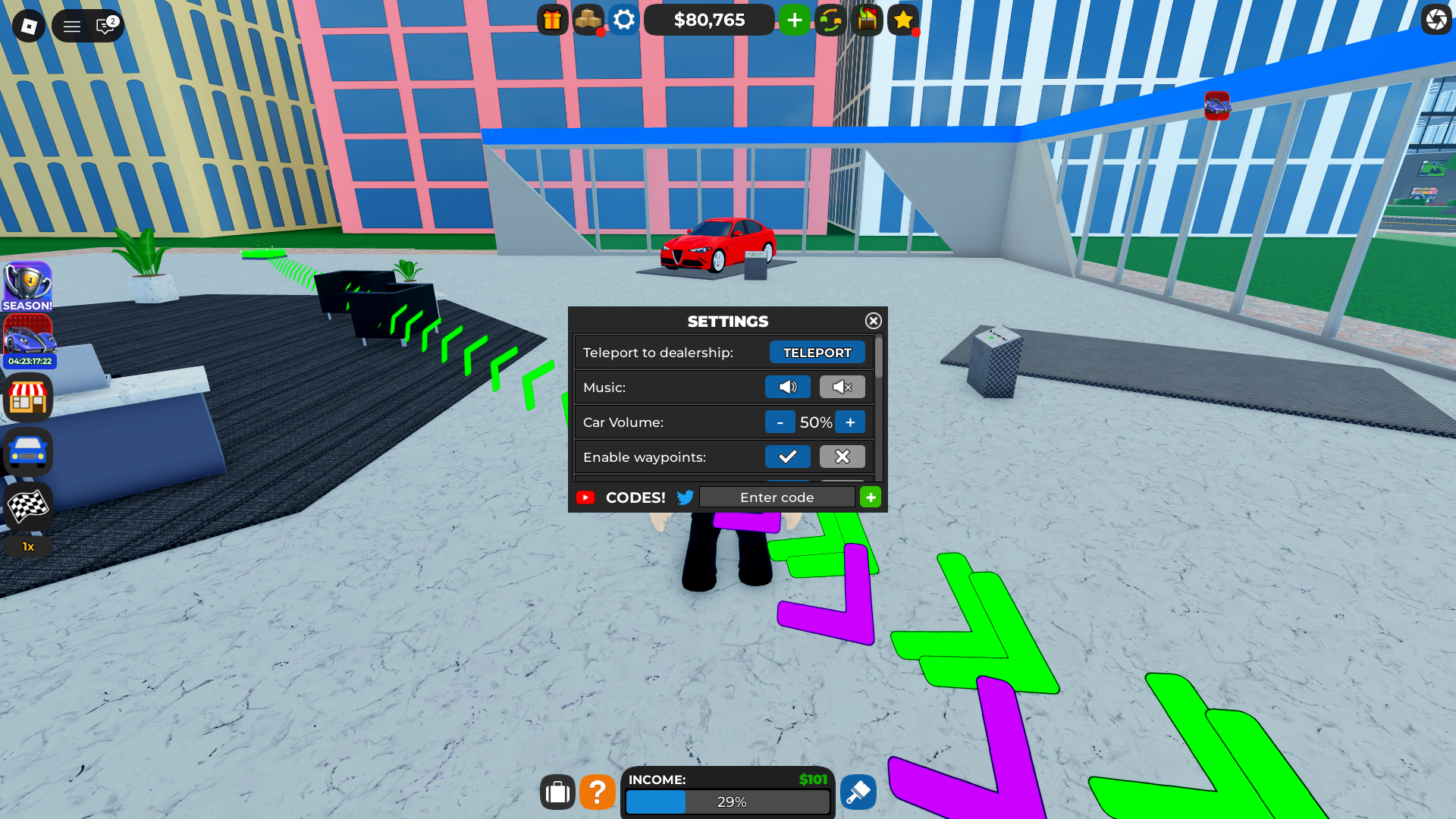
Task: Open the Roblox hamburger menu
Action: pyautogui.click(x=72, y=25)
